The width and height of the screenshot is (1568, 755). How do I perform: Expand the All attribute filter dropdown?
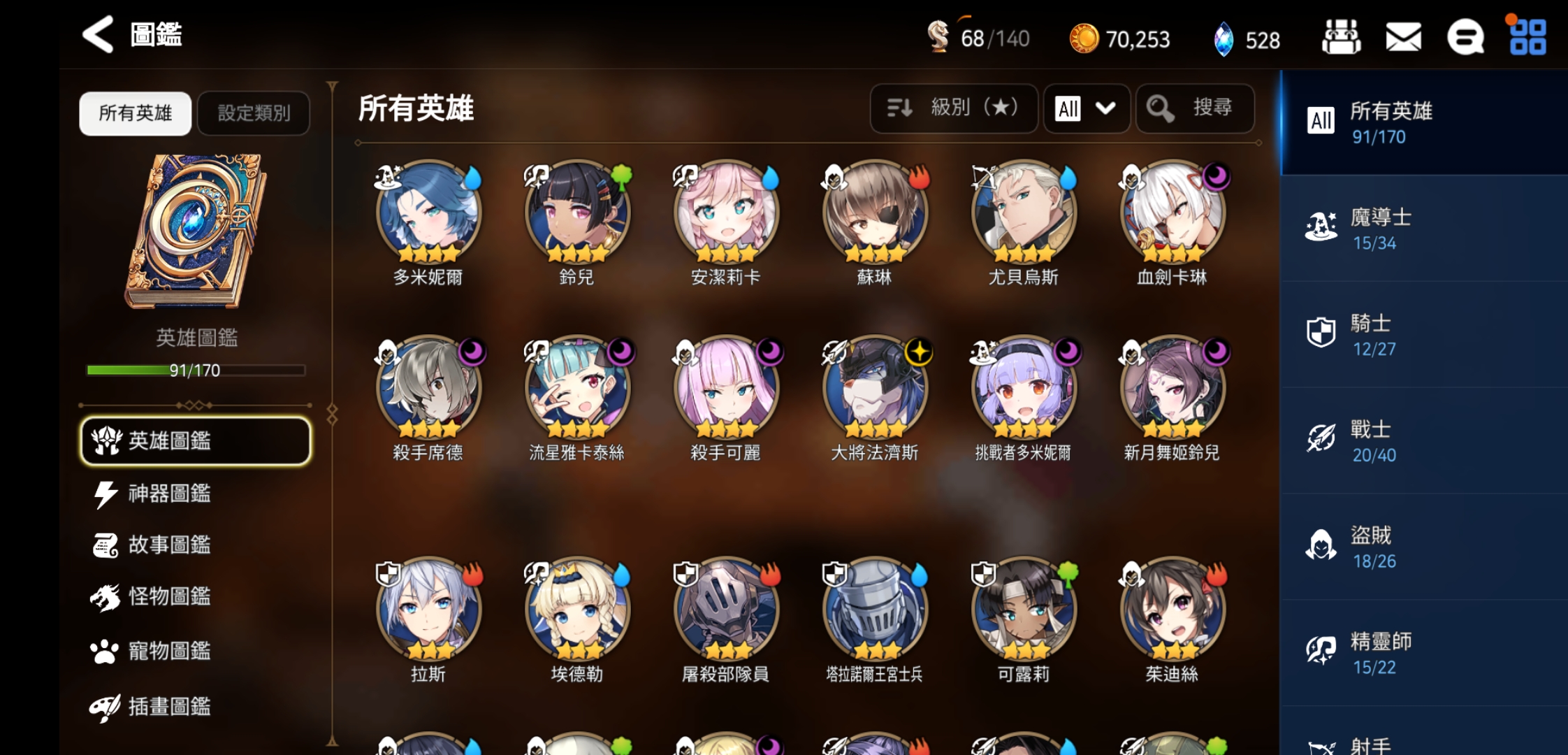click(1086, 108)
